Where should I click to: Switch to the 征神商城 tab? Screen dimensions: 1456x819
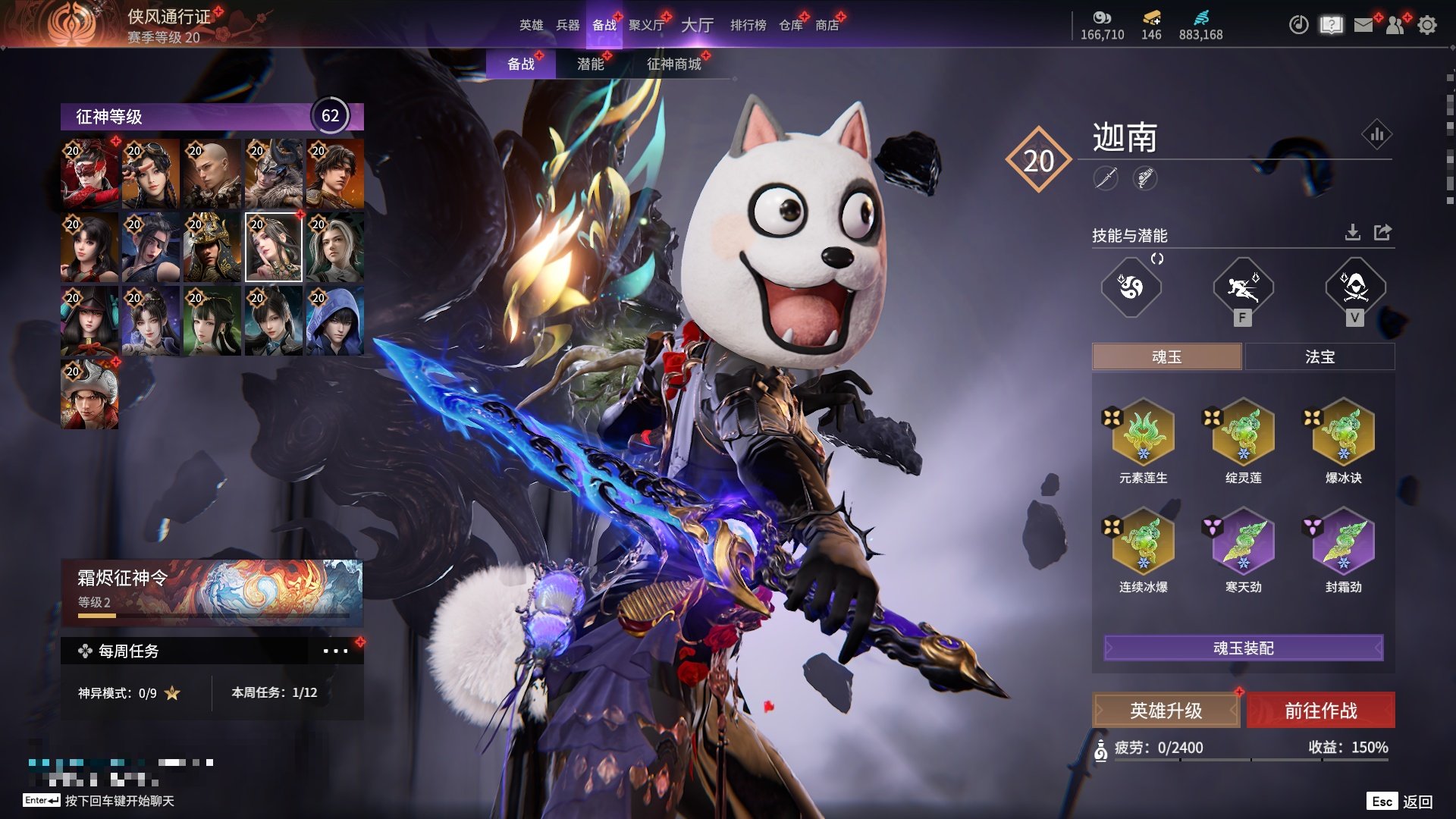click(x=673, y=64)
